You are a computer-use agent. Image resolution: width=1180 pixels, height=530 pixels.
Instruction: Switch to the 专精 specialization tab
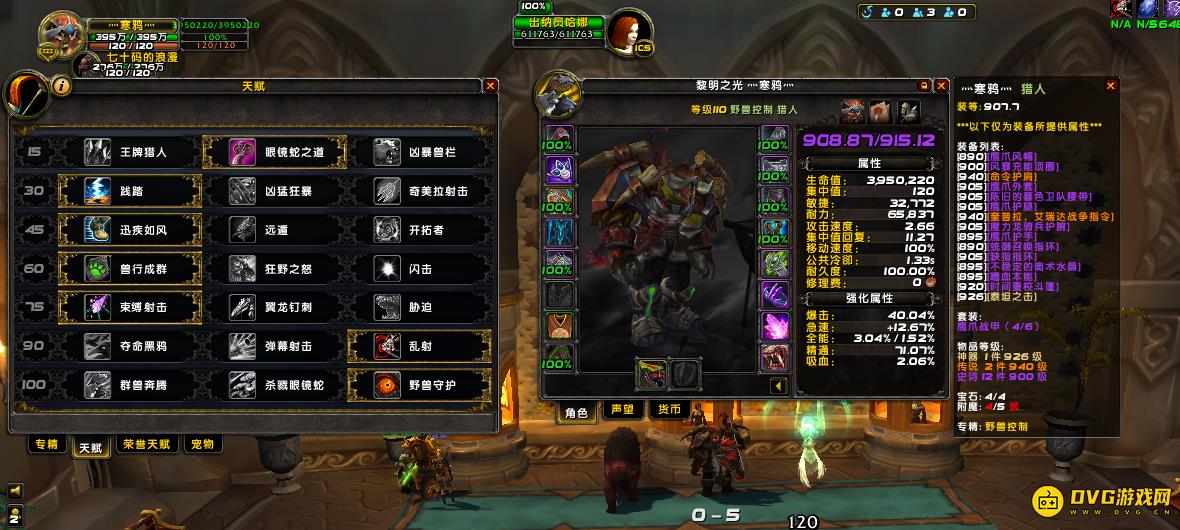(x=46, y=444)
